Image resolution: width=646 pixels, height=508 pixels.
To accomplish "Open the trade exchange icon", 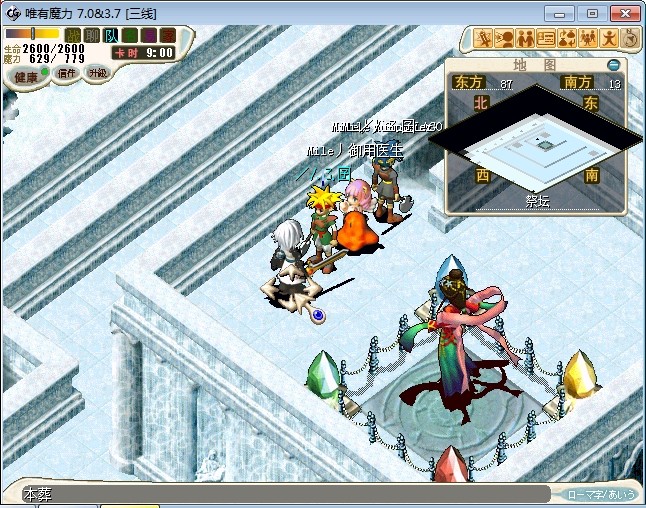I will click(x=567, y=38).
